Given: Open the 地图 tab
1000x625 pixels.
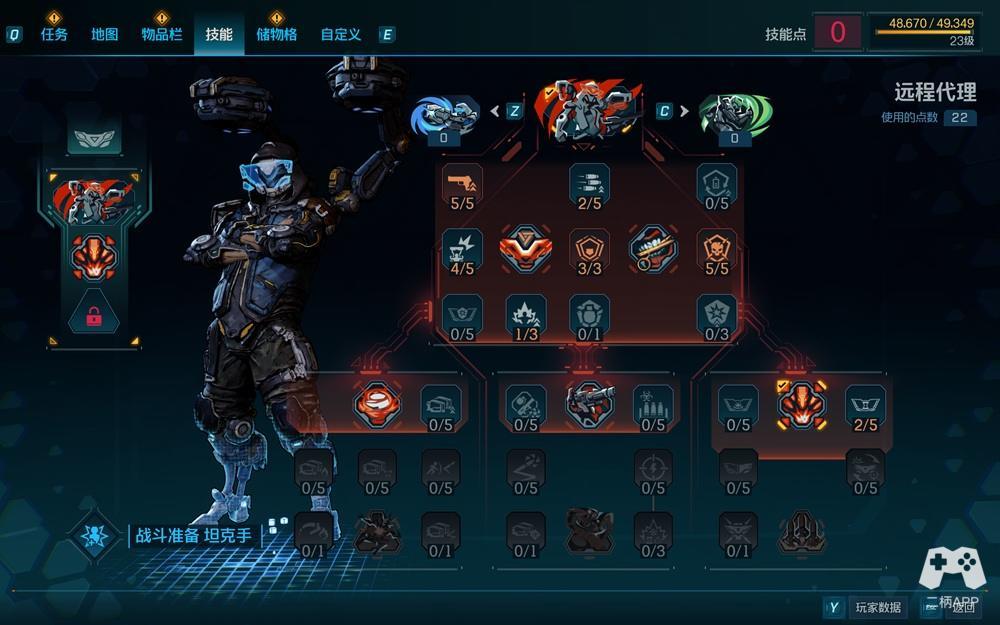Looking at the screenshot, I should coord(105,34).
